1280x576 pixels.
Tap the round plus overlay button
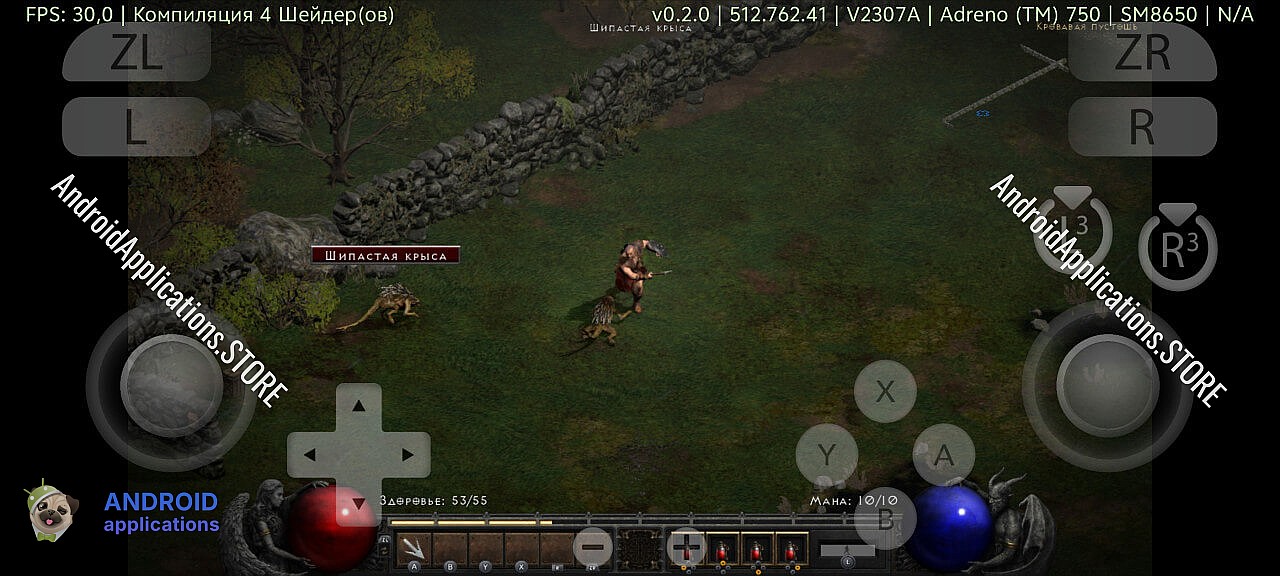686,547
